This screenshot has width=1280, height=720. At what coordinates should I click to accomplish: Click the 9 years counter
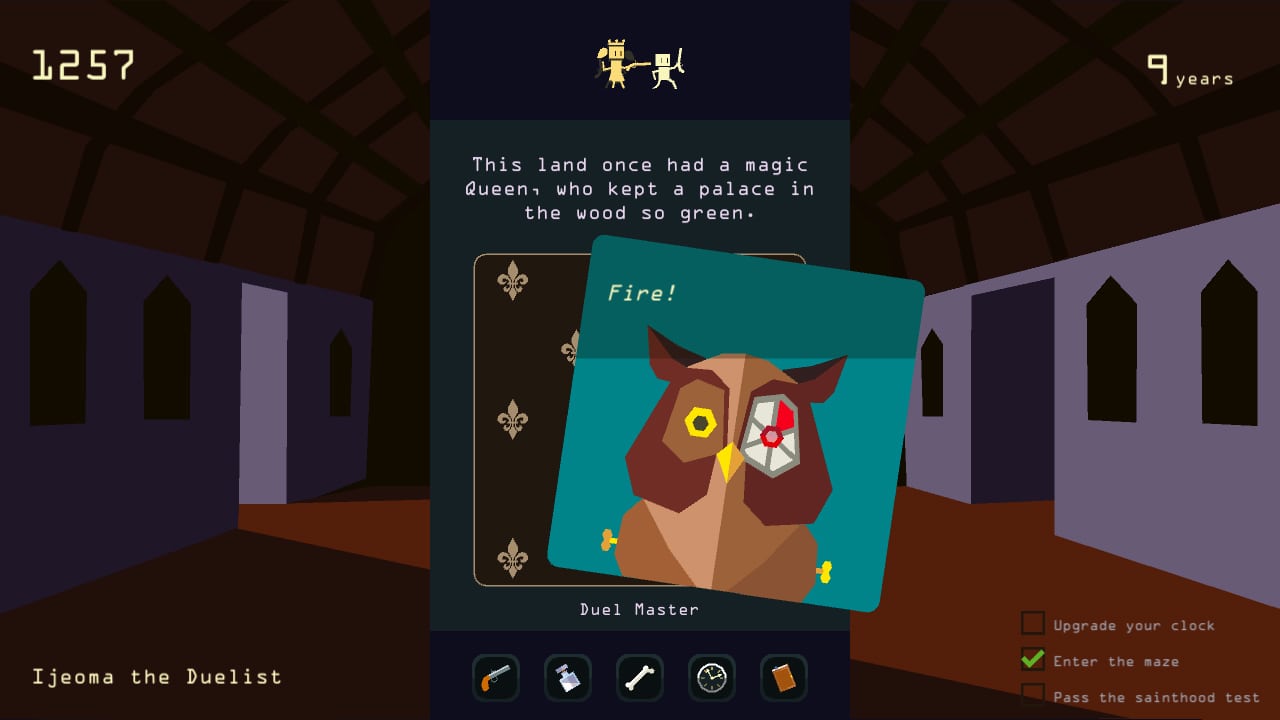pyautogui.click(x=1188, y=72)
